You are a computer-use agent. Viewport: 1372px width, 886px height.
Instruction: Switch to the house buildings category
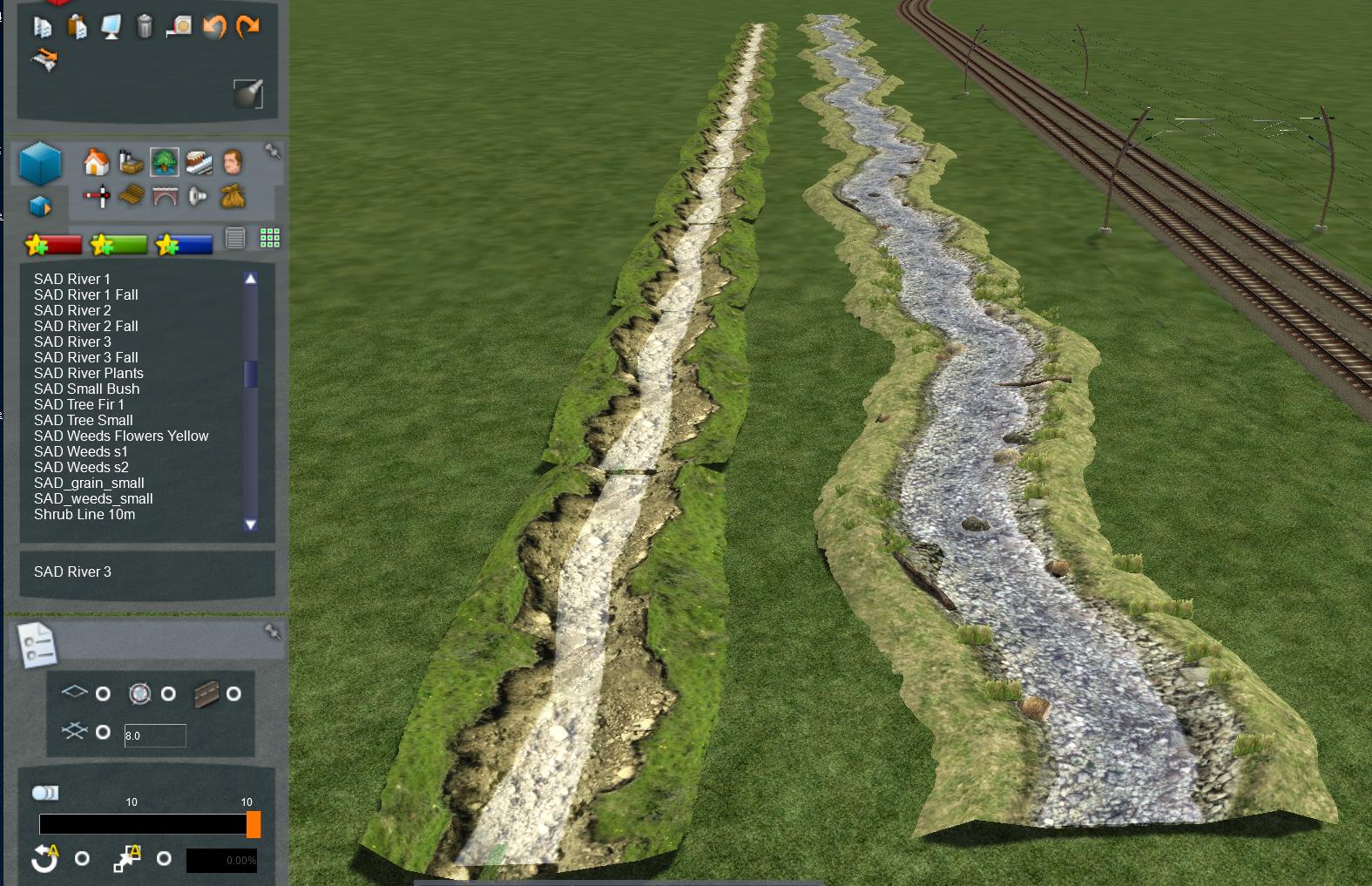pos(96,162)
